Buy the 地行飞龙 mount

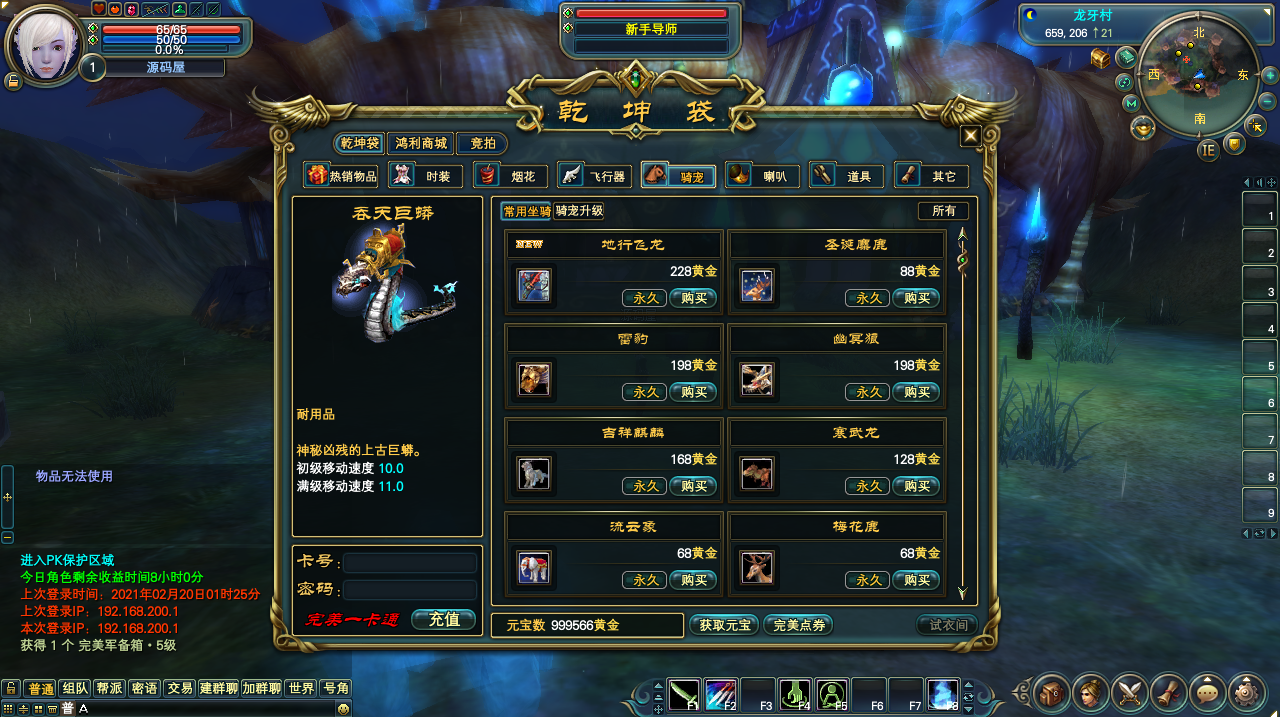(x=694, y=298)
